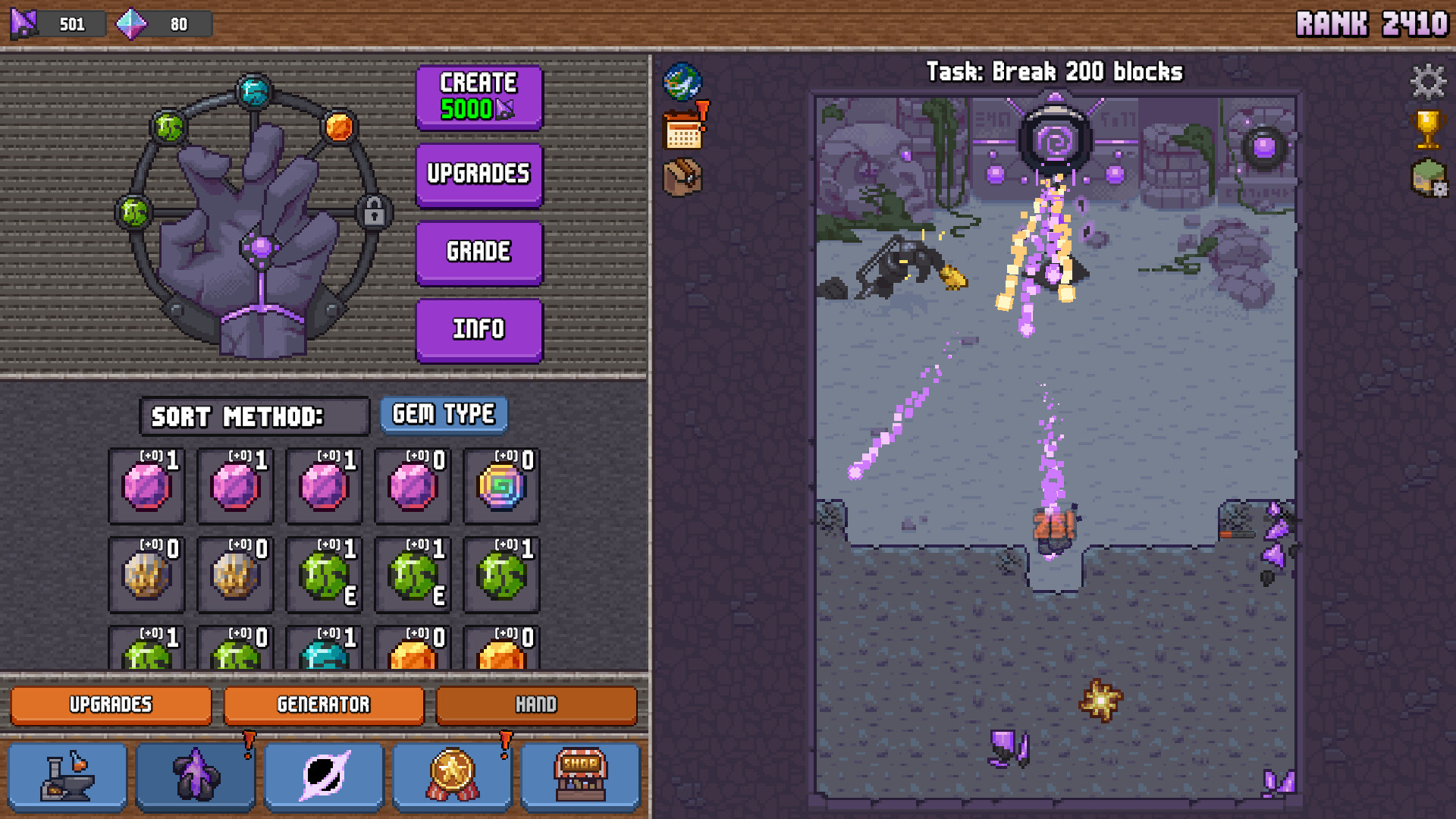
Task: Click the GRADE button
Action: pyautogui.click(x=479, y=252)
